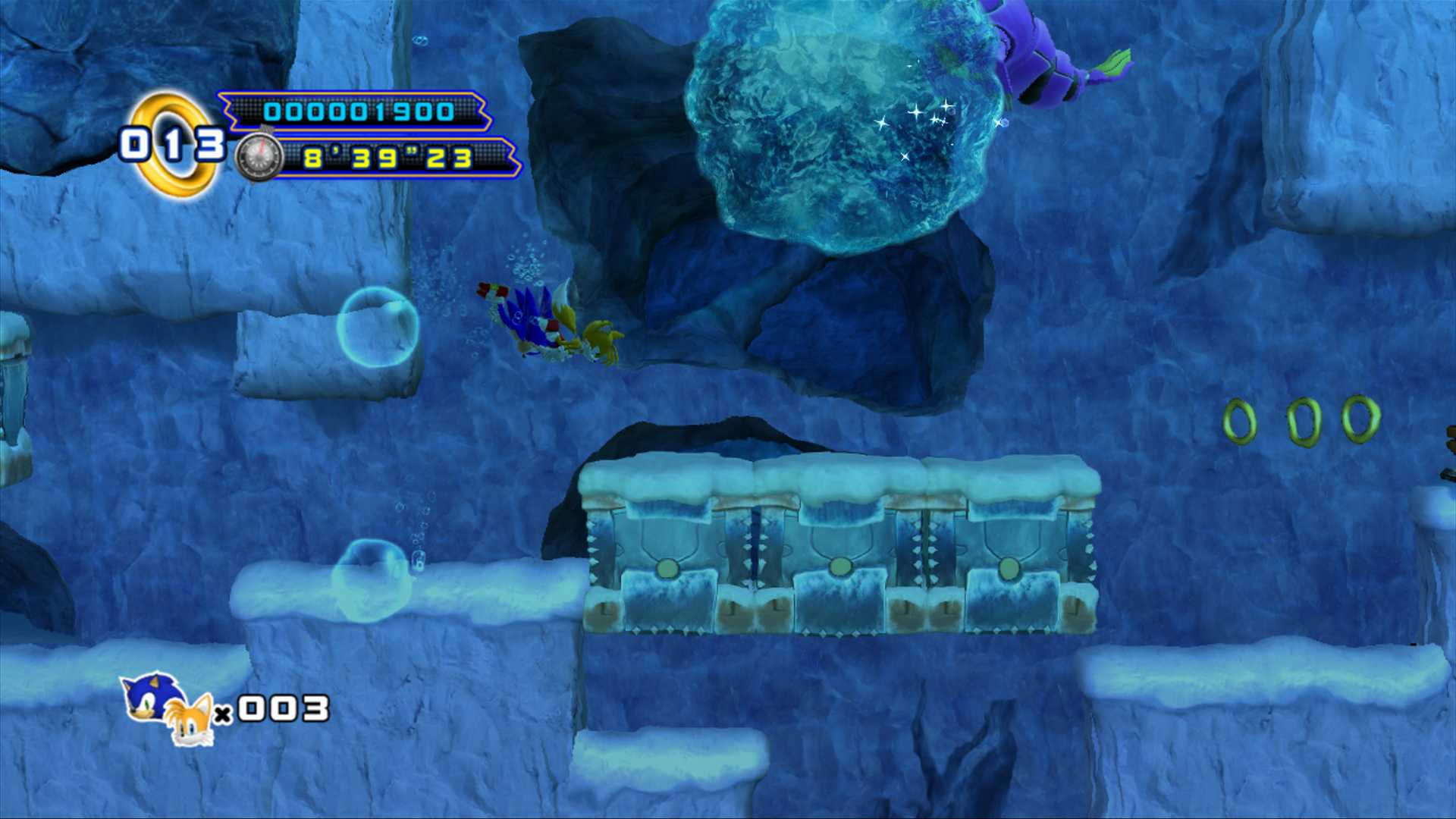1456x819 pixels.
Task: Click the timer reading 8'39"23
Action: click(387, 159)
